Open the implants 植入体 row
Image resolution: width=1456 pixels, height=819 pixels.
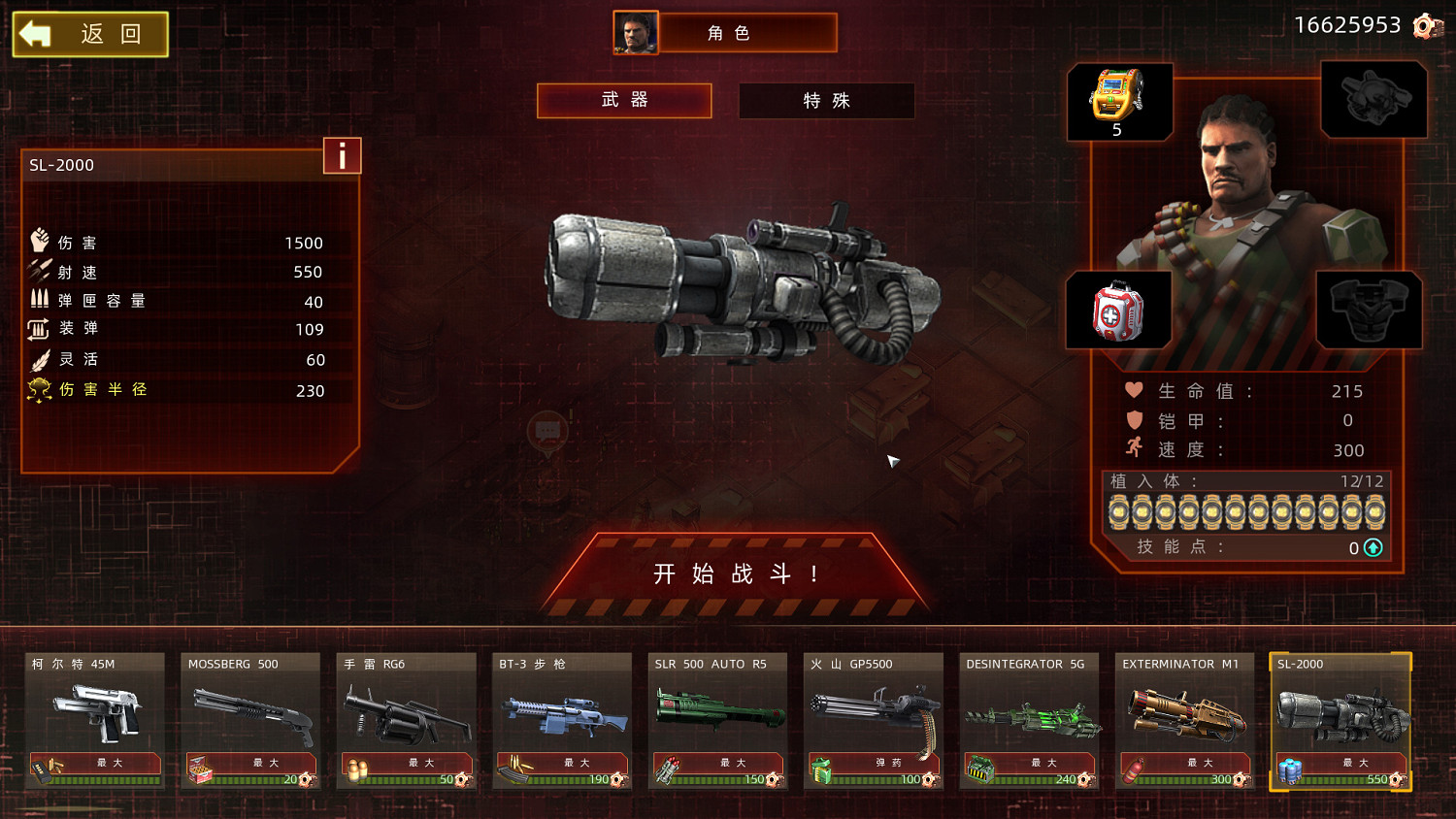1246,511
